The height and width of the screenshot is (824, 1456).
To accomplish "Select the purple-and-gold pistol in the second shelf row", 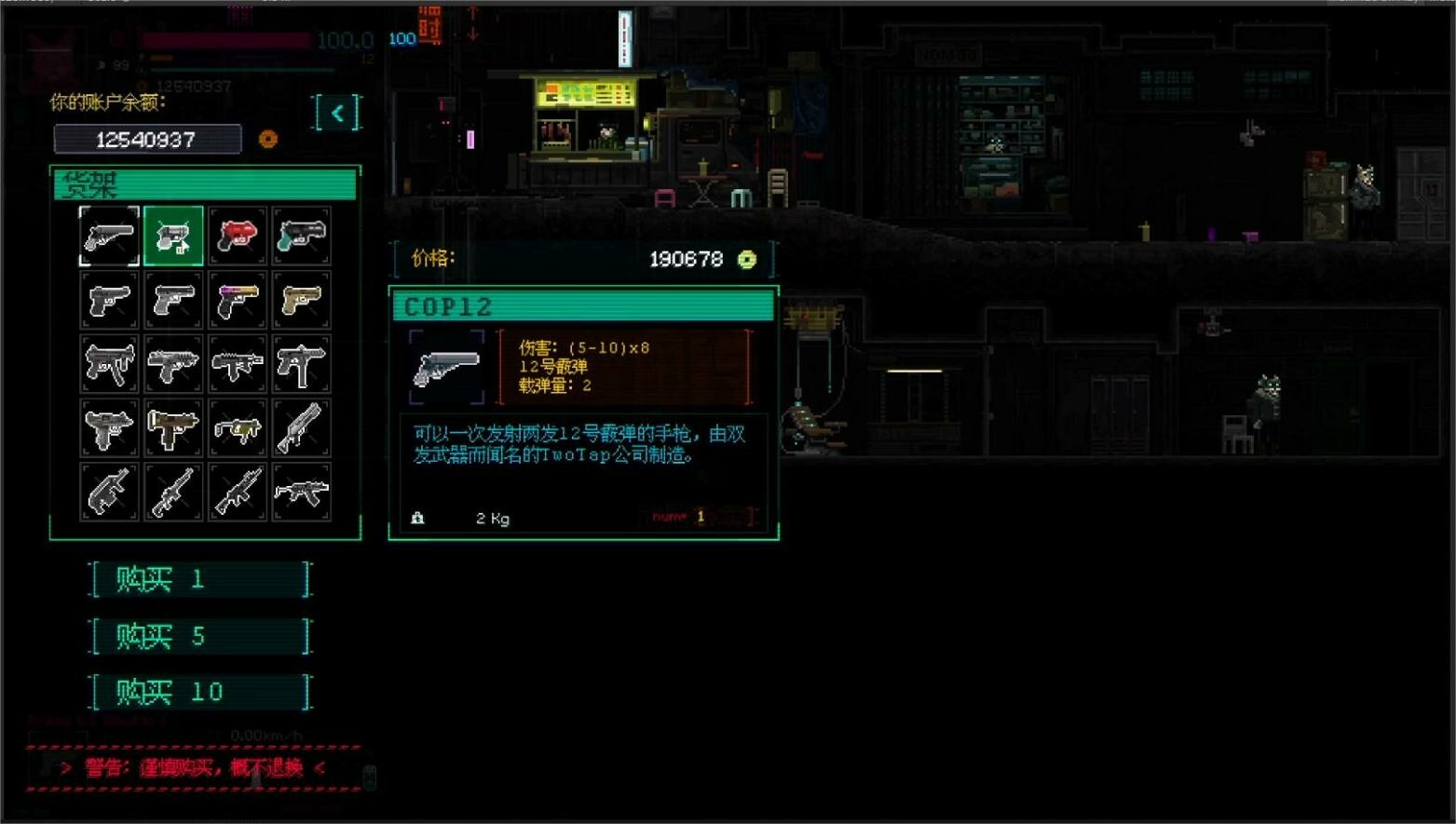I will click(x=238, y=300).
